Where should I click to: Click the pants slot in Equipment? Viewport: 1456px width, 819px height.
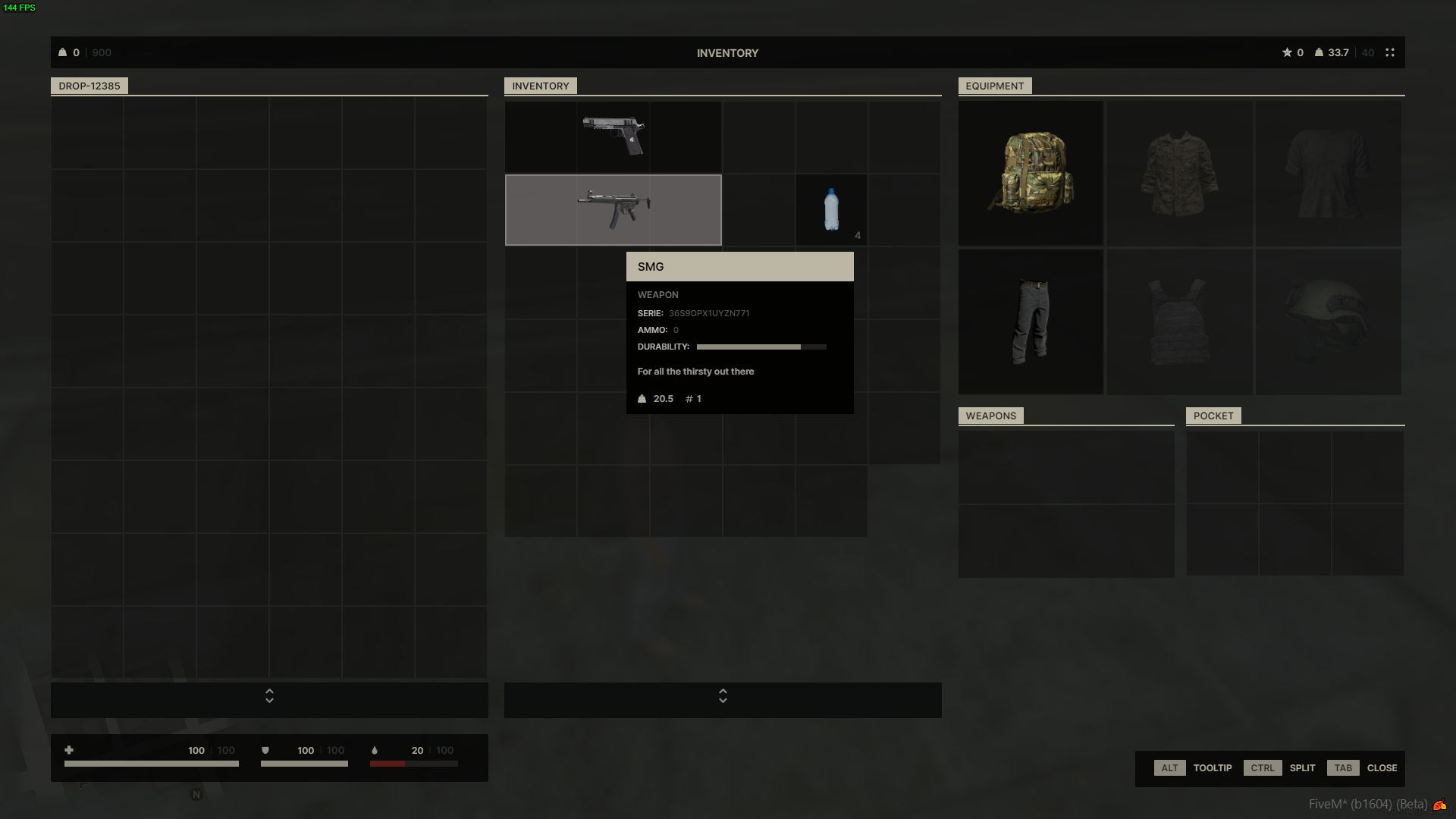(x=1030, y=322)
